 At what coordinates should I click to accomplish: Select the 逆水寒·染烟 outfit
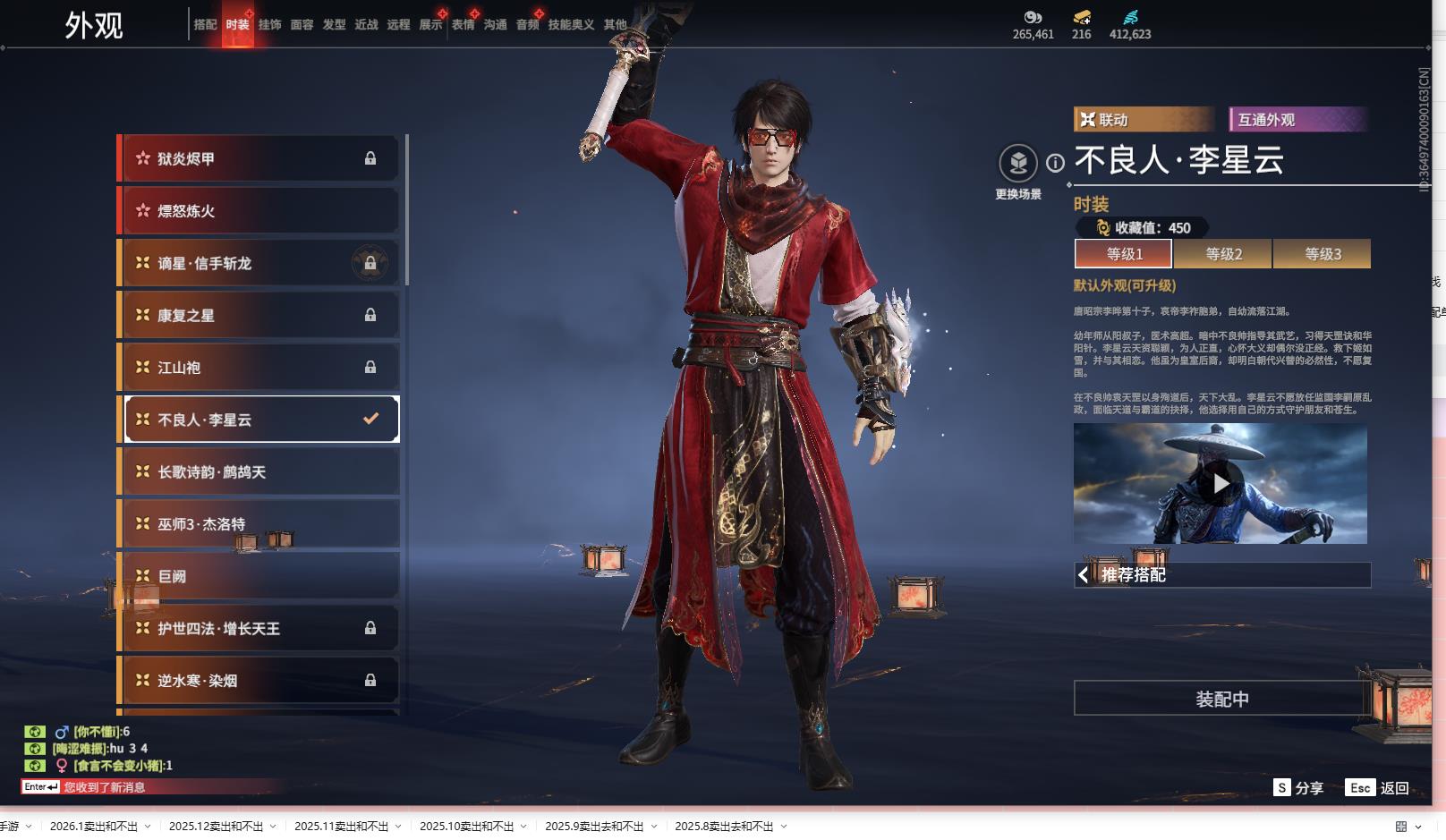pos(259,681)
